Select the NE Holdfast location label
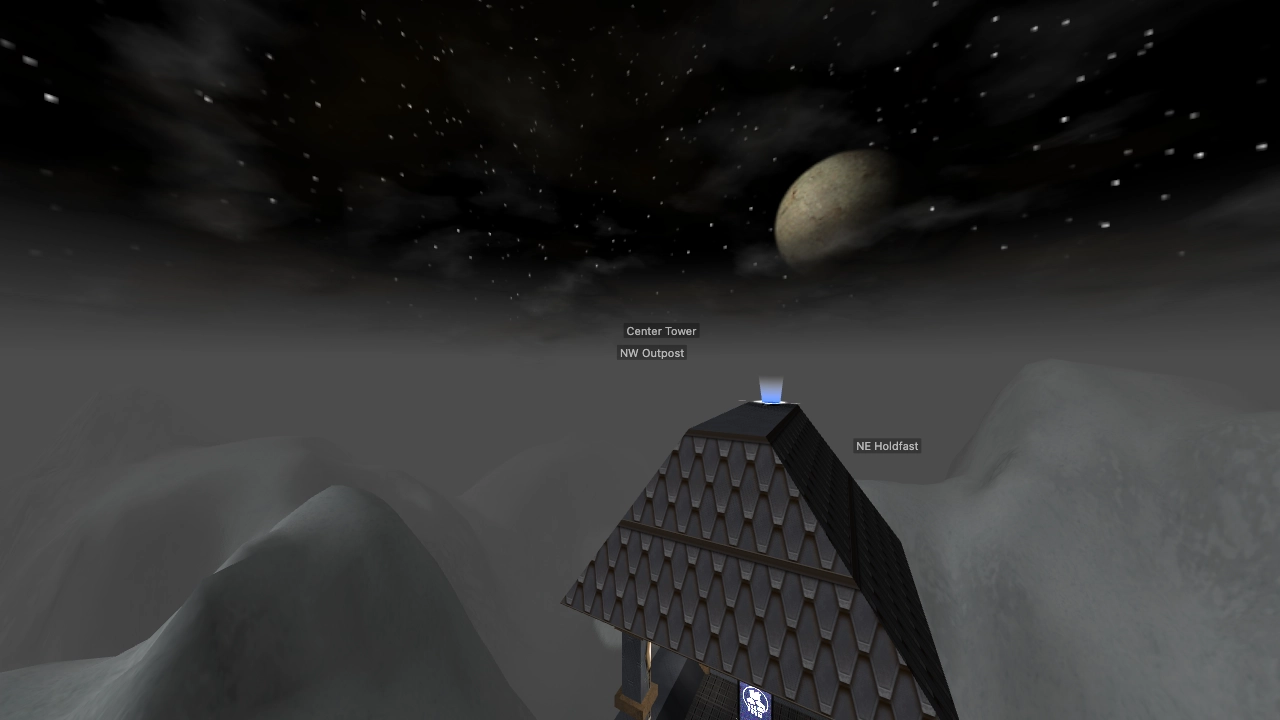Image resolution: width=1280 pixels, height=720 pixels. coord(886,446)
